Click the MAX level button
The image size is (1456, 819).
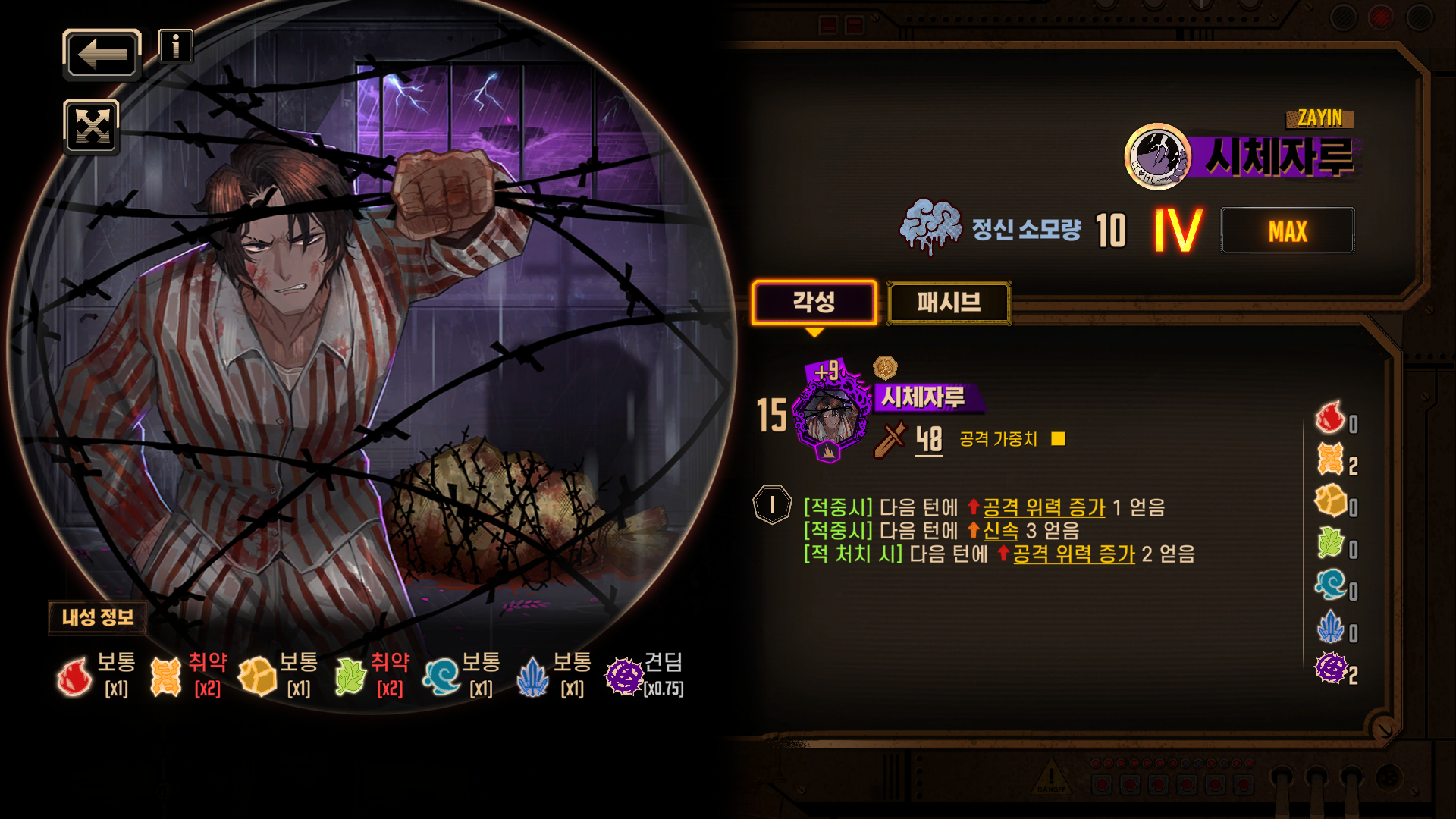tap(1287, 231)
